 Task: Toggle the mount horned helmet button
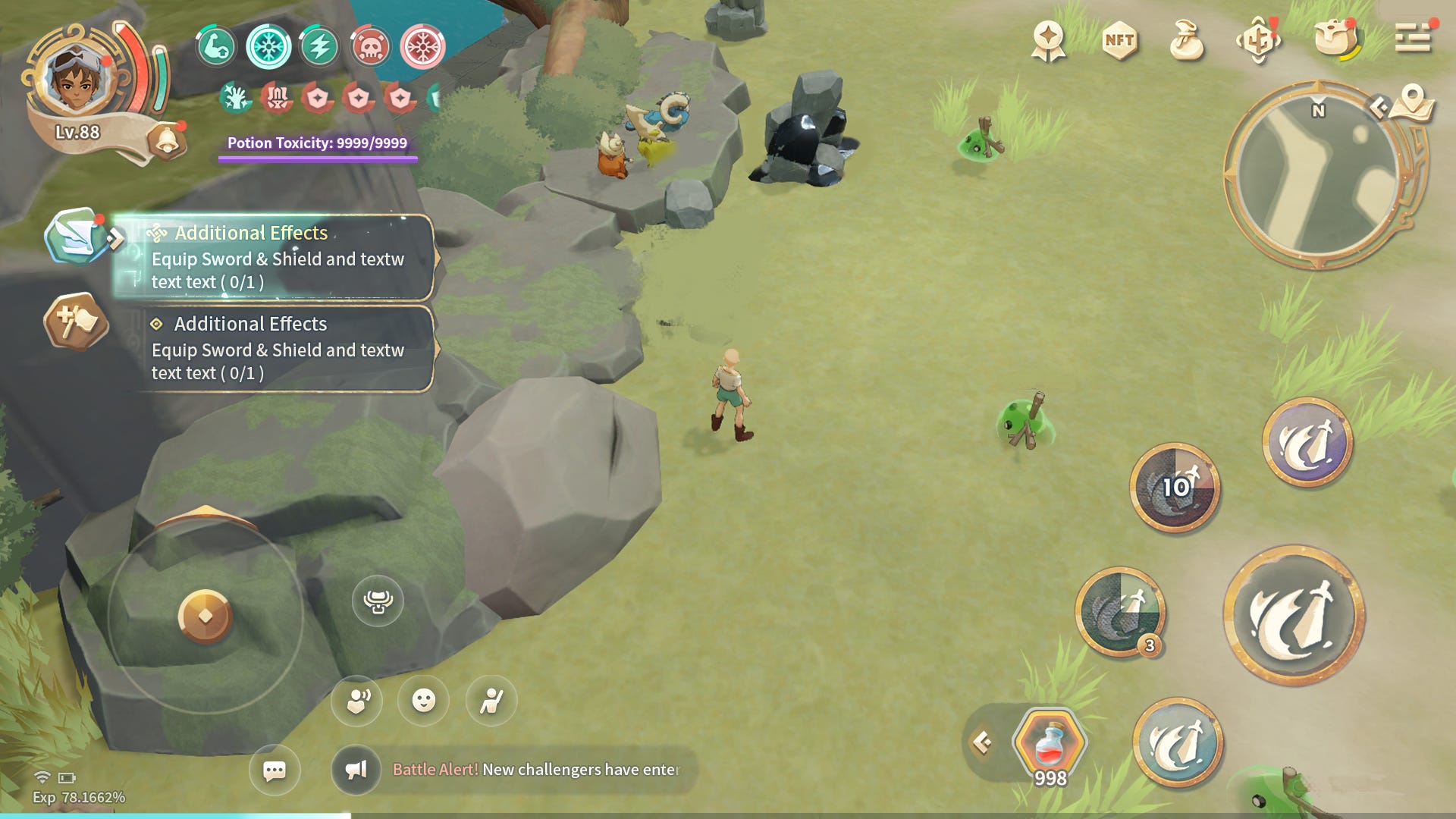378,601
